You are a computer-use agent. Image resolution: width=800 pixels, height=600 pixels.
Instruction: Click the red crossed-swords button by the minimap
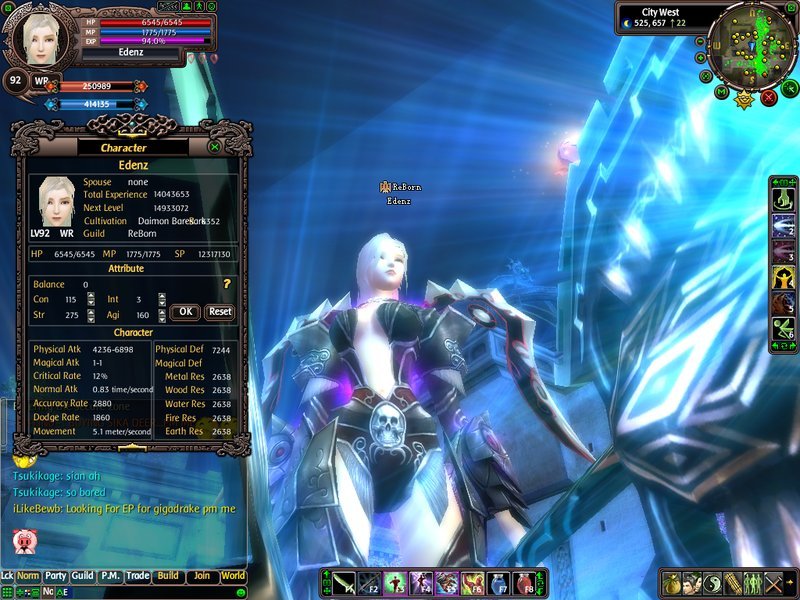[768, 97]
